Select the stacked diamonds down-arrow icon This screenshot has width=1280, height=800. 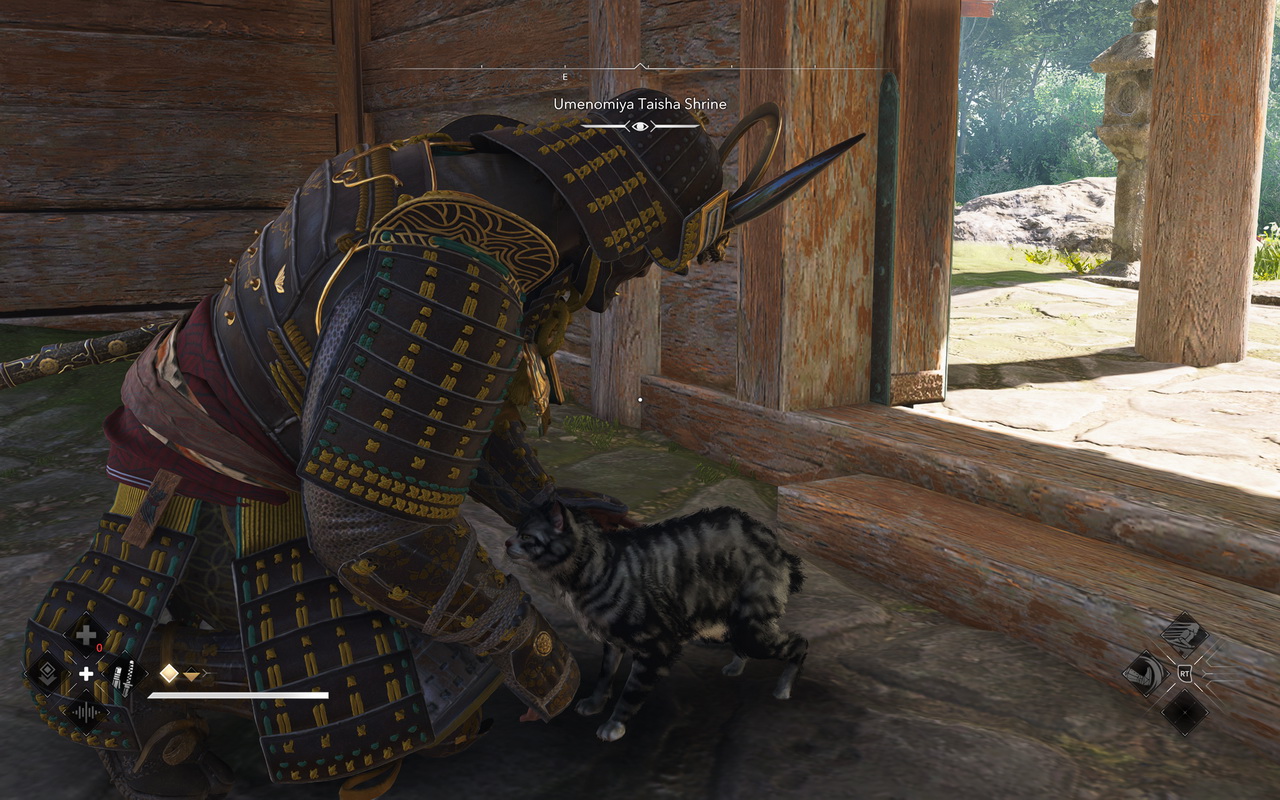(x=47, y=673)
